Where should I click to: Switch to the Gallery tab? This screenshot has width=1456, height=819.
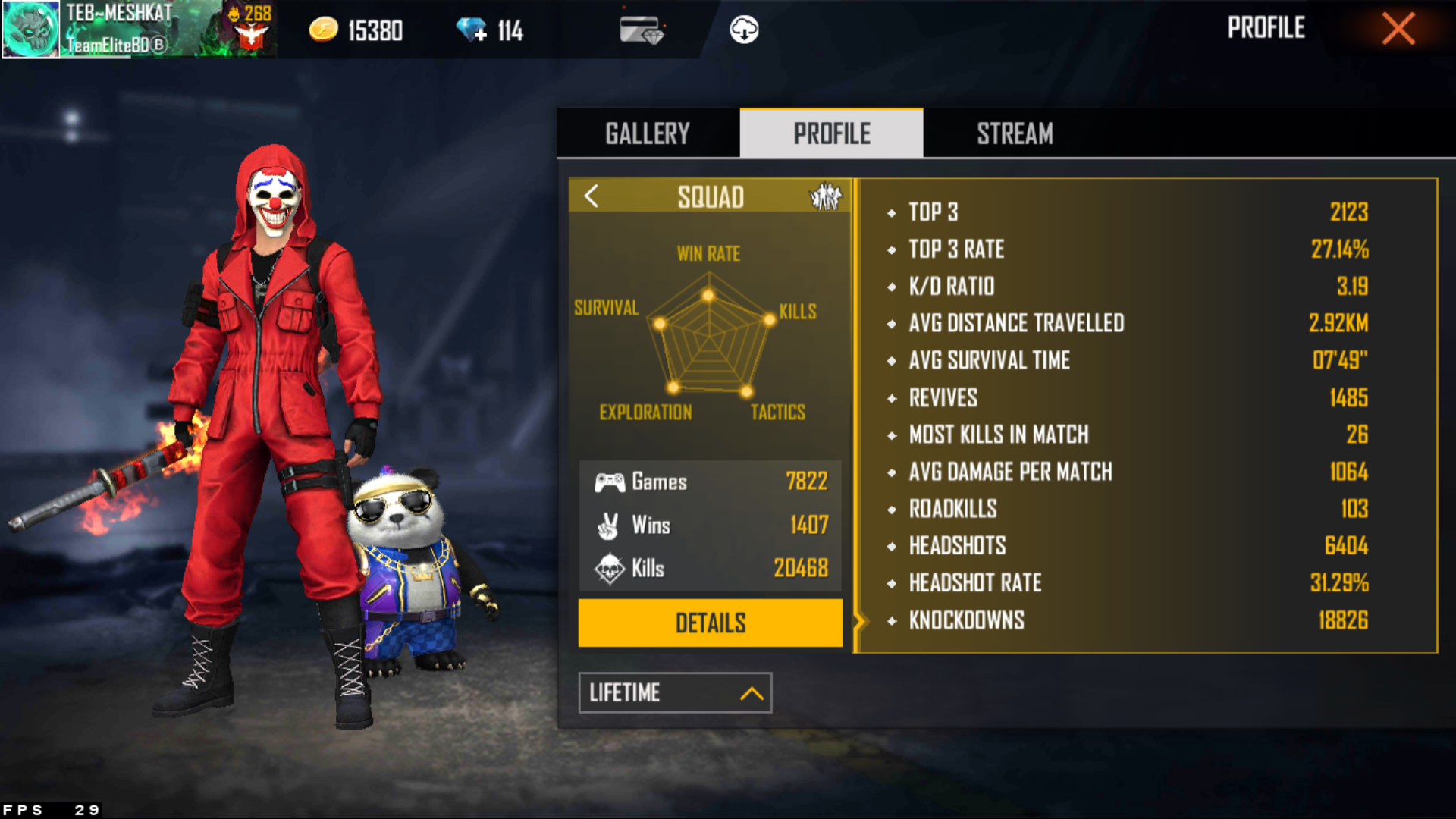click(648, 133)
